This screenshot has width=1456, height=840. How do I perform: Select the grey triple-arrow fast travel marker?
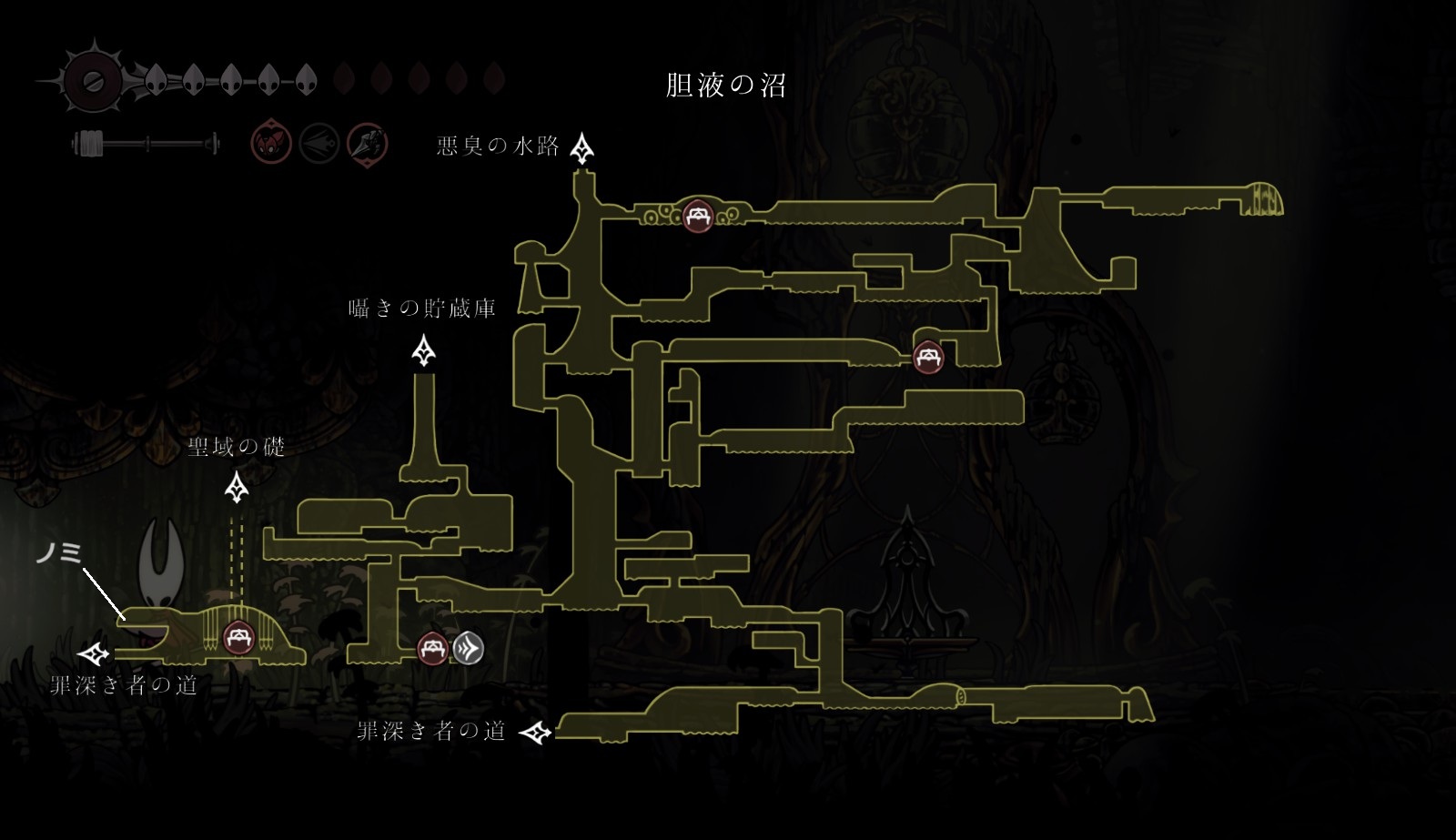coord(468,649)
